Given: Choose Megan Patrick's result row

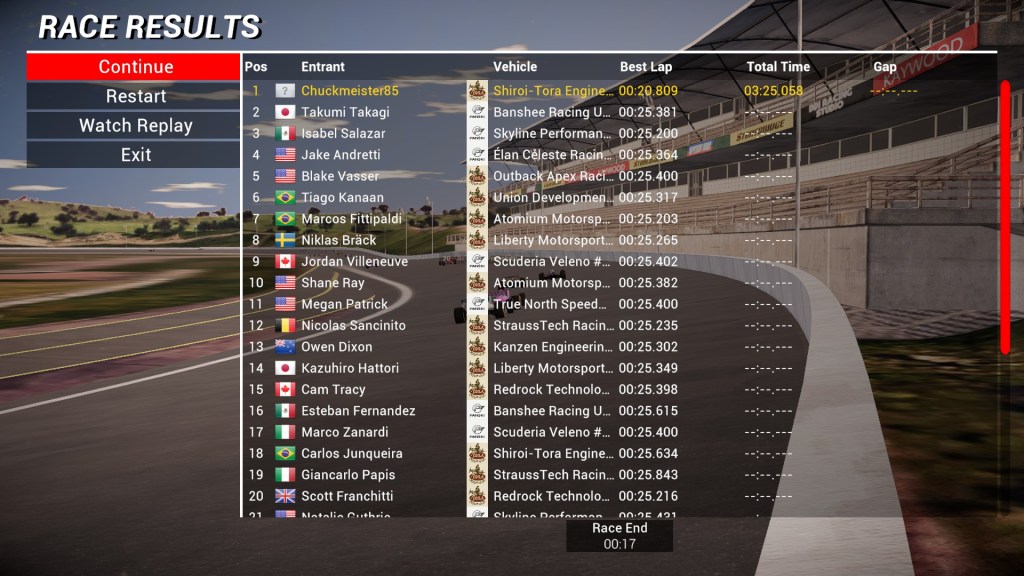Looking at the screenshot, I should click(x=344, y=304).
